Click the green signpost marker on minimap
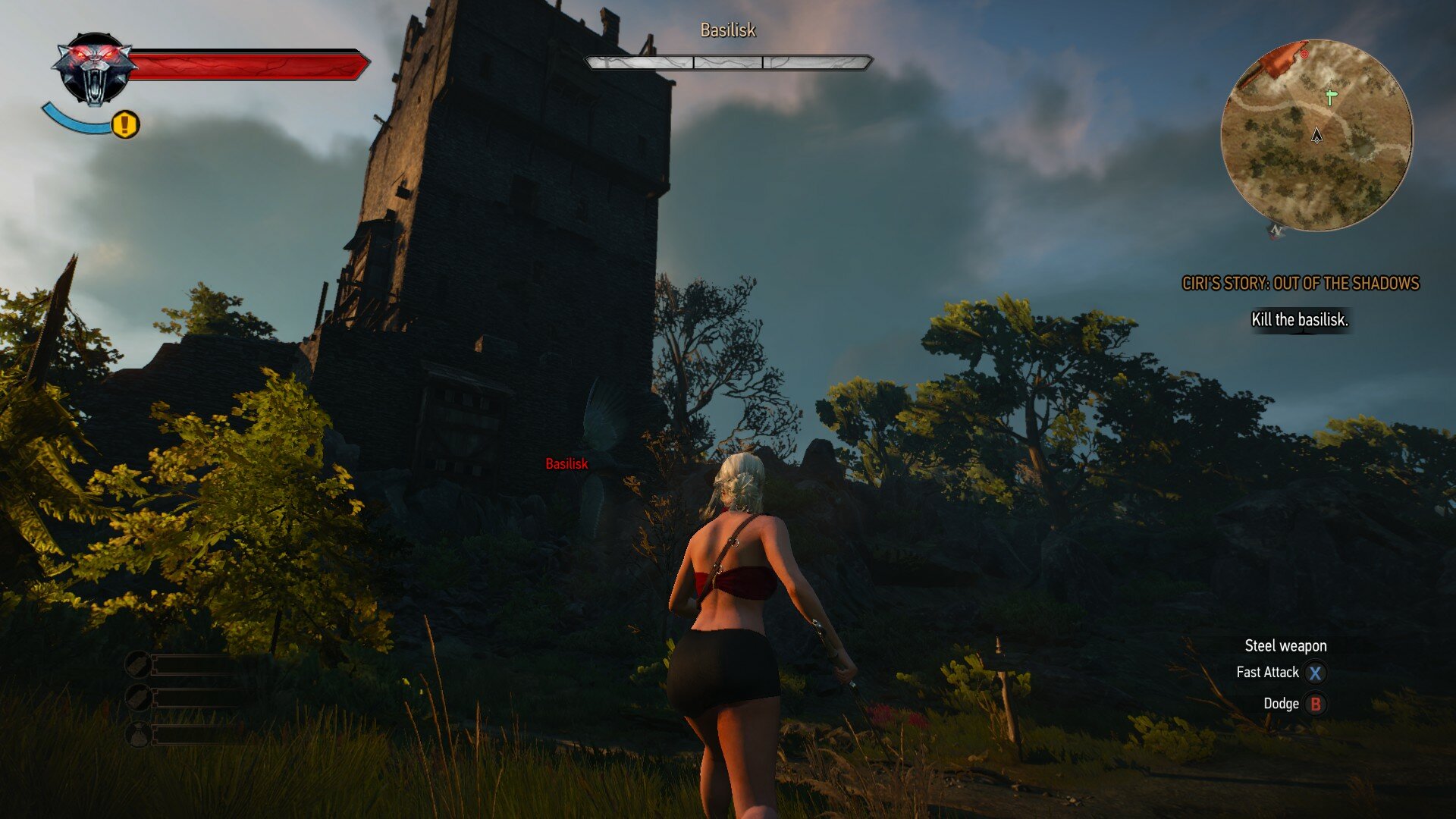The image size is (1456, 819). [1330, 96]
